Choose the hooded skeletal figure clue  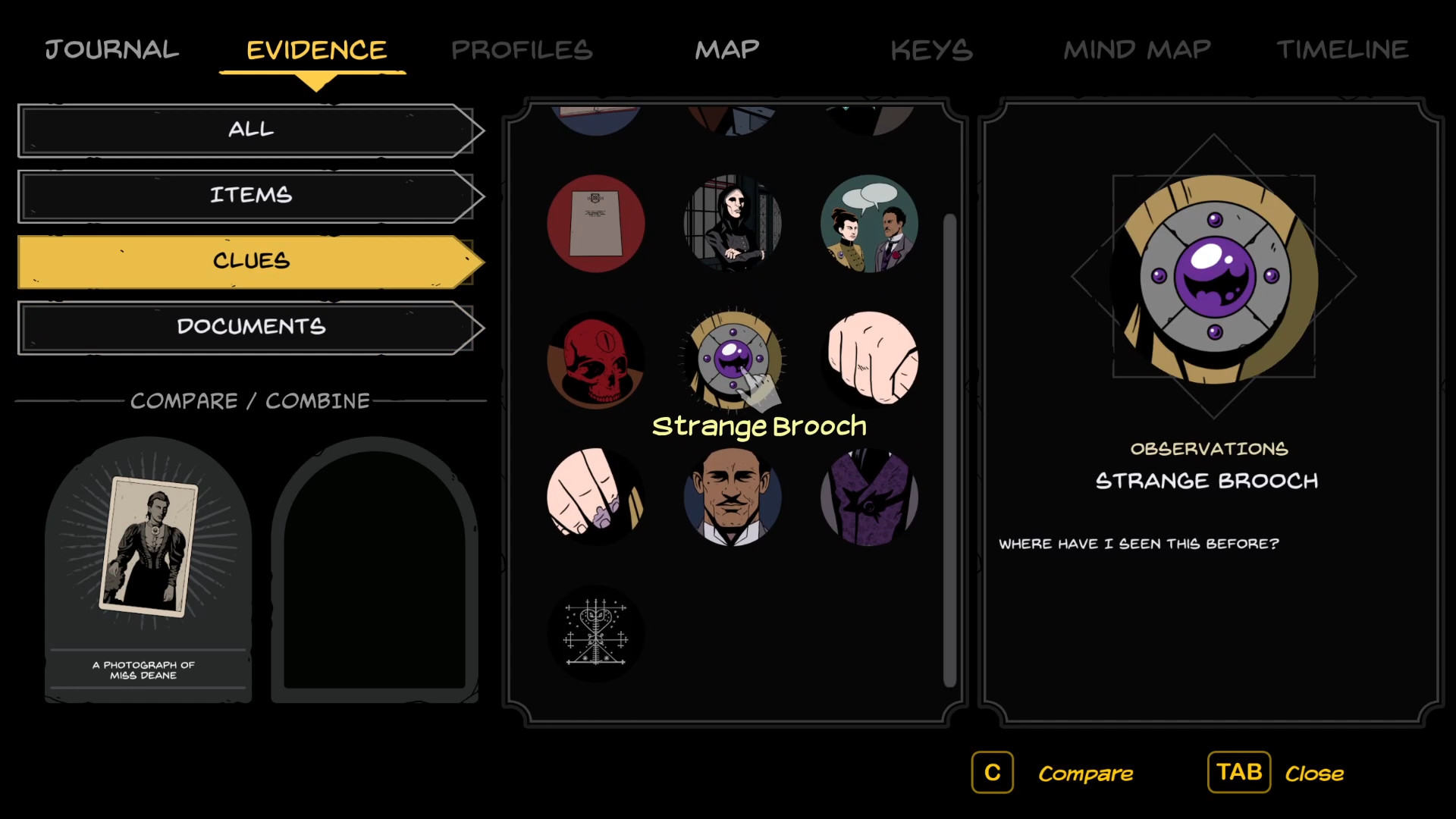733,224
